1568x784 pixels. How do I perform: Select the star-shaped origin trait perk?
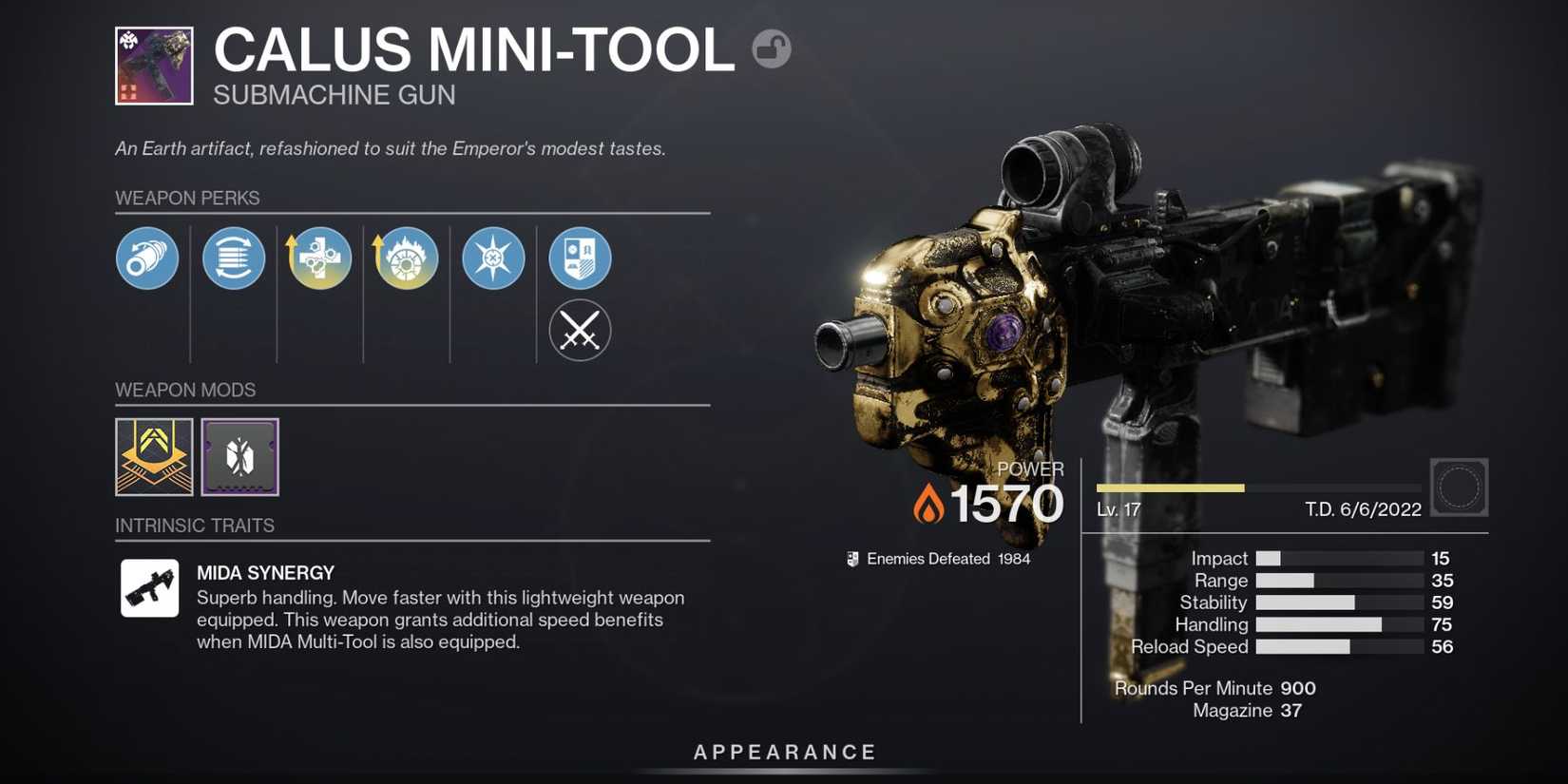(x=492, y=258)
